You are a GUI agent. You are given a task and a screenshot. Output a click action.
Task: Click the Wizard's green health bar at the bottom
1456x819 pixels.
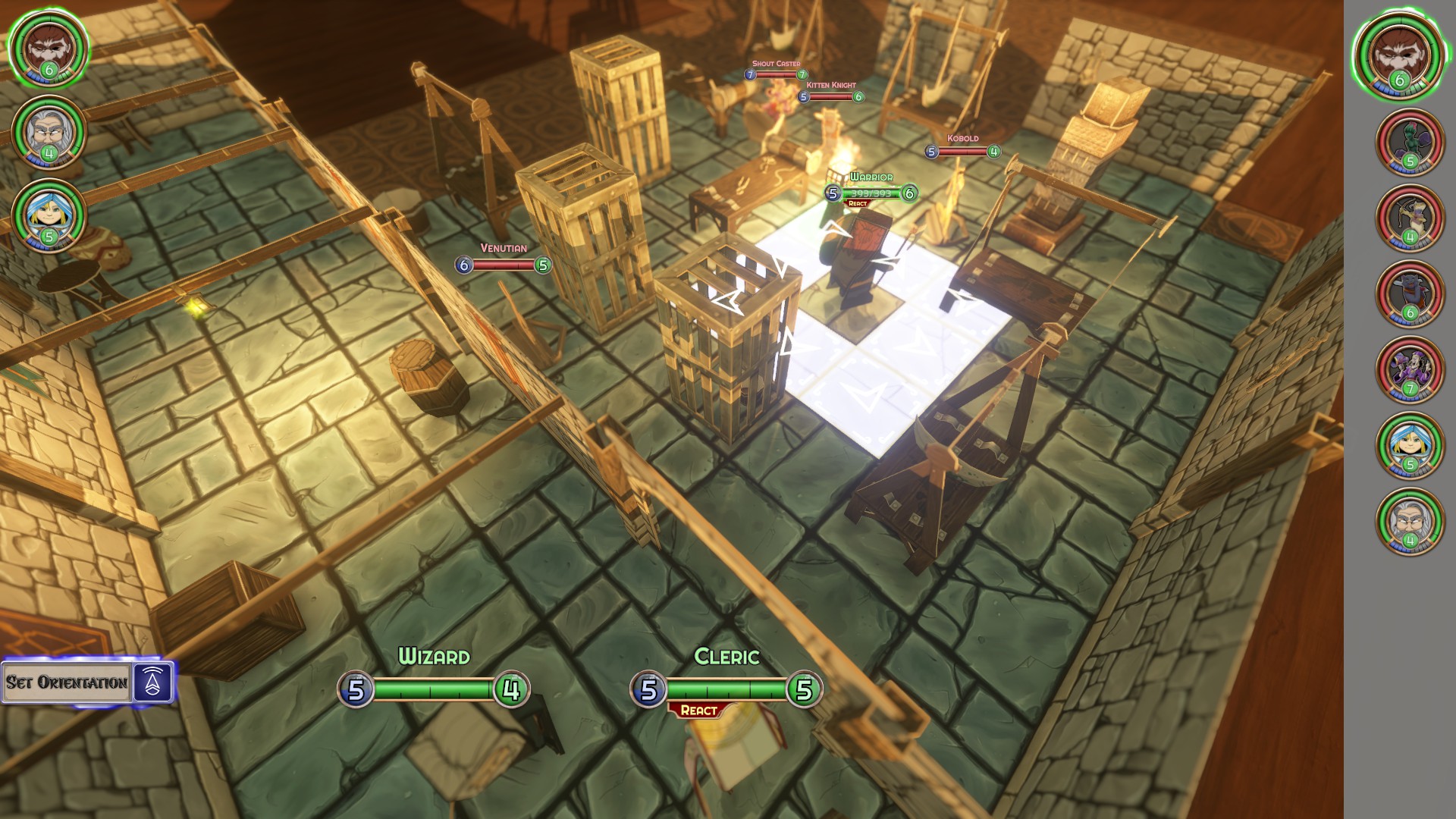coord(432,691)
